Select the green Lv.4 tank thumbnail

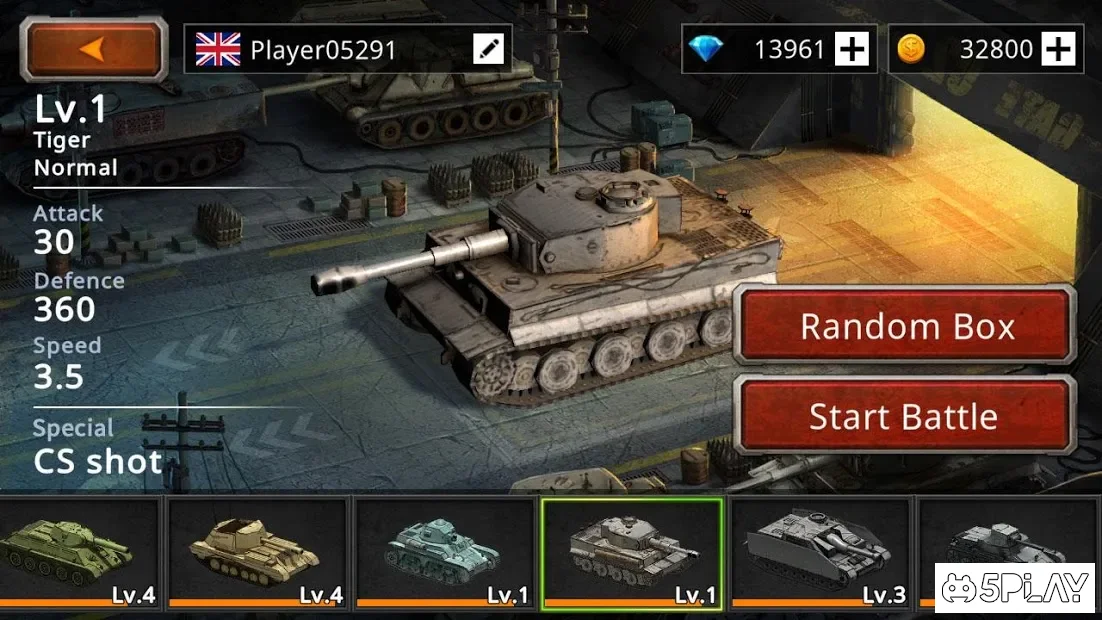coord(78,553)
